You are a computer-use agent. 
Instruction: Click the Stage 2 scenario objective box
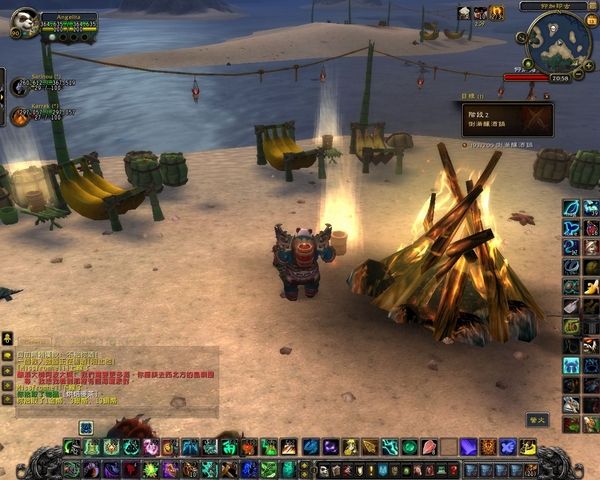tap(506, 119)
